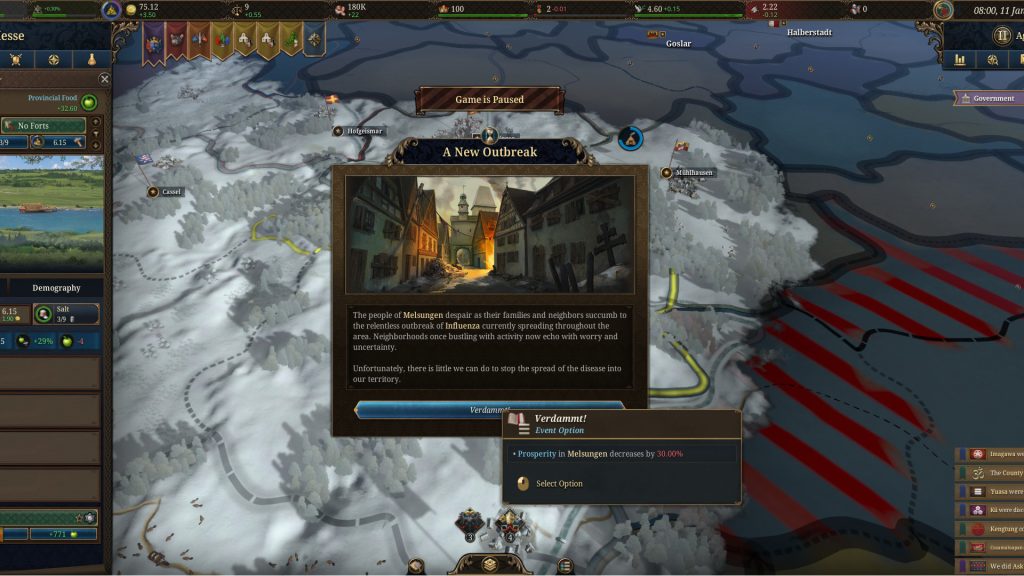Open the green banner with tree icon
Viewport: 1024px width, 576px height.
coord(290,39)
